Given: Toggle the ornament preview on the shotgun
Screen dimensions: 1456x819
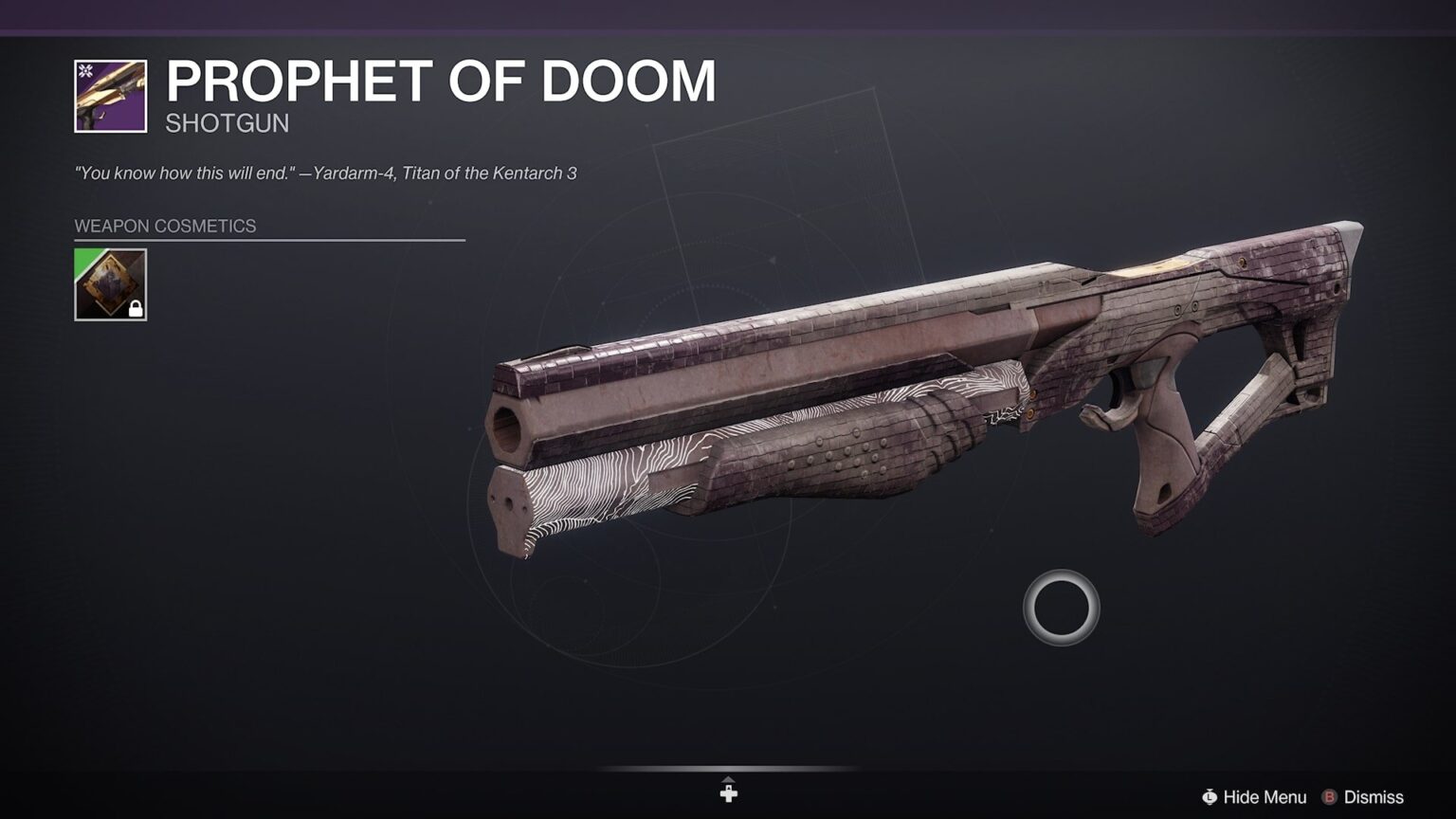Looking at the screenshot, I should (109, 284).
